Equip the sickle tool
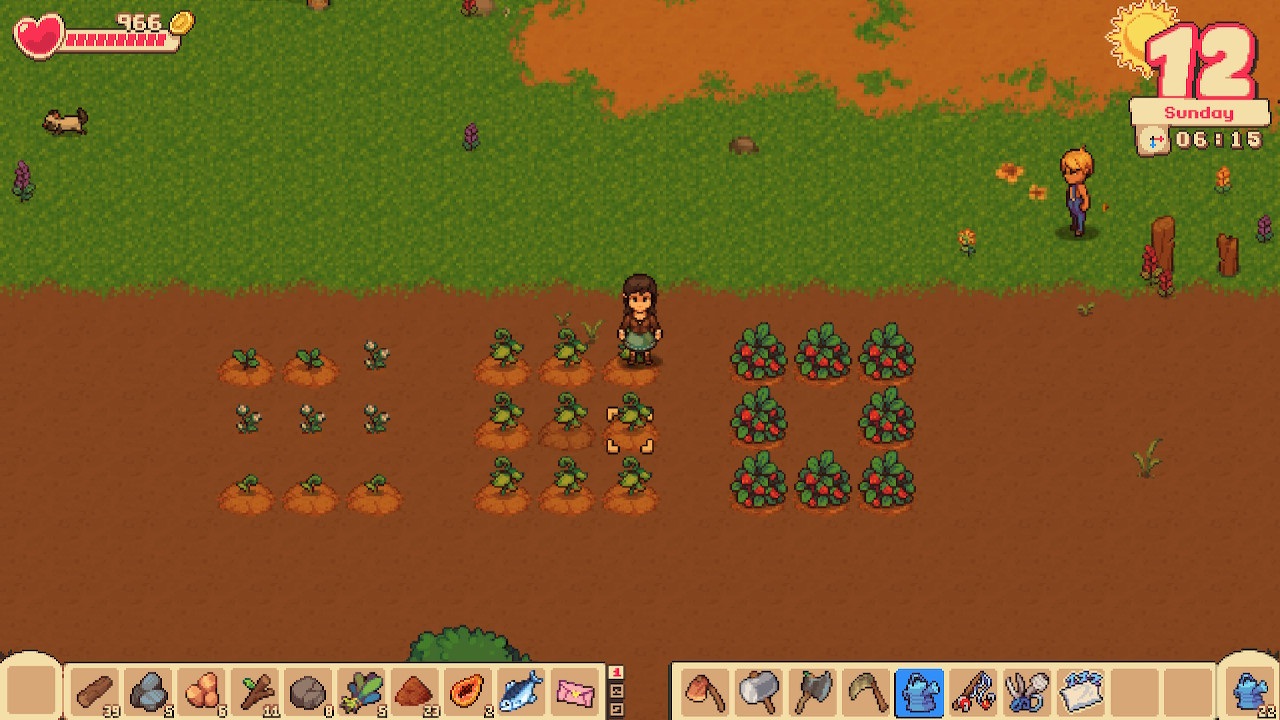1280x720 pixels. [x=865, y=691]
